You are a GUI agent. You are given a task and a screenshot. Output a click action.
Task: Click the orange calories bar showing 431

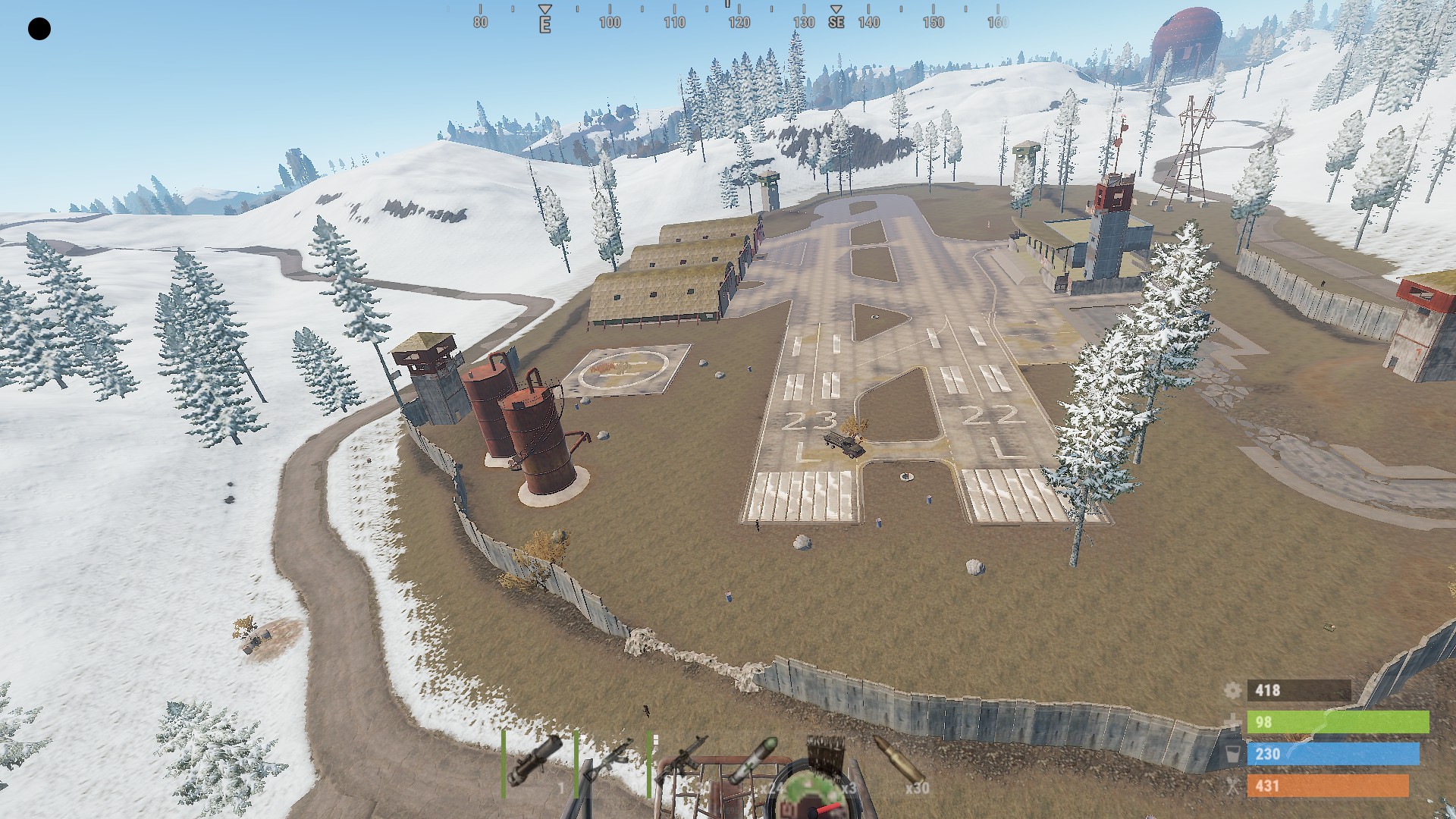coord(1327,786)
